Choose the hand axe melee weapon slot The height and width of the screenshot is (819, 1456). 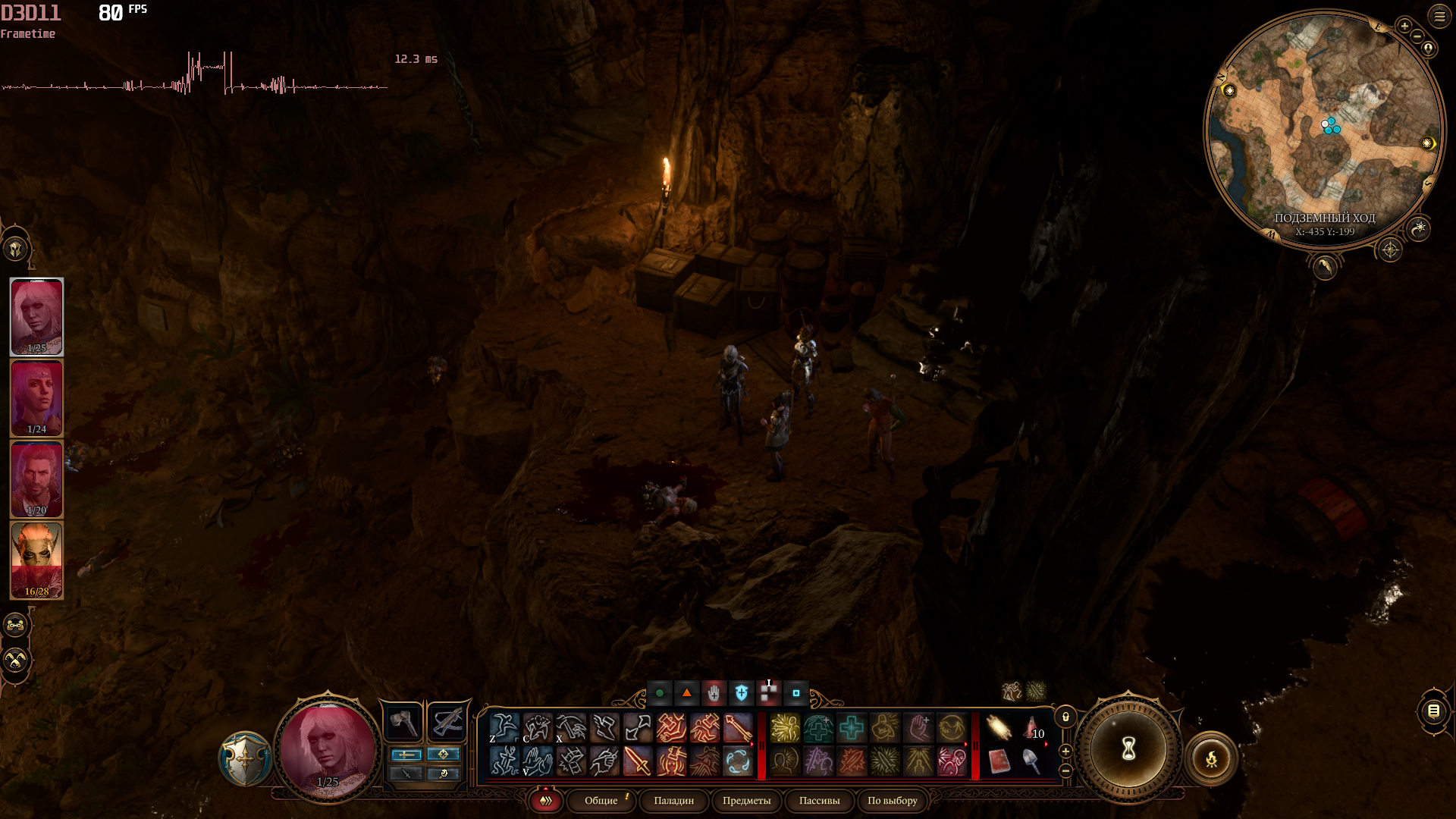point(403,723)
